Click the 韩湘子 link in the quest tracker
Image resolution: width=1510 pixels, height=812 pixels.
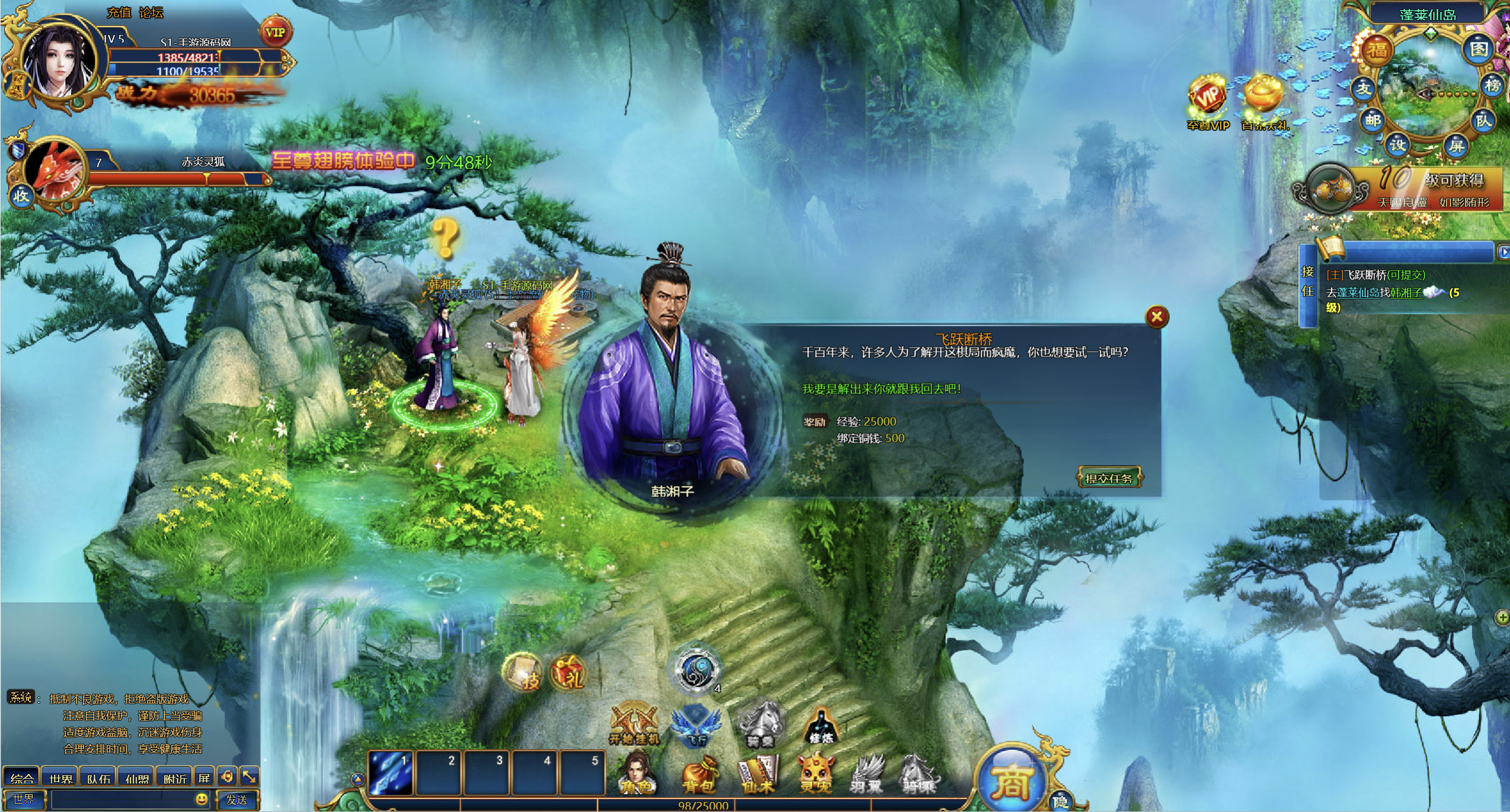1406,293
